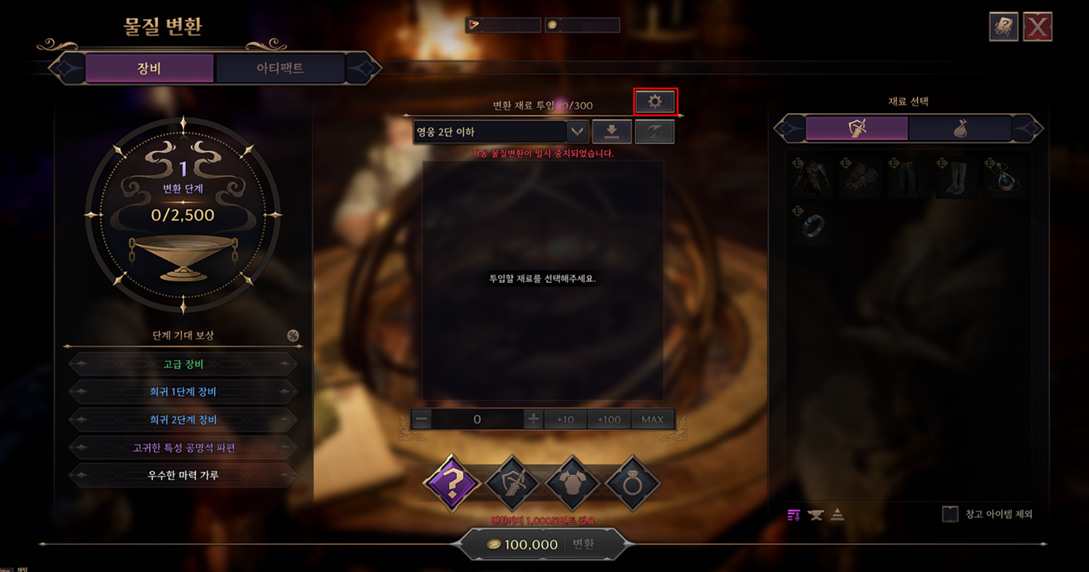Add 100 to the material quantity

click(608, 420)
